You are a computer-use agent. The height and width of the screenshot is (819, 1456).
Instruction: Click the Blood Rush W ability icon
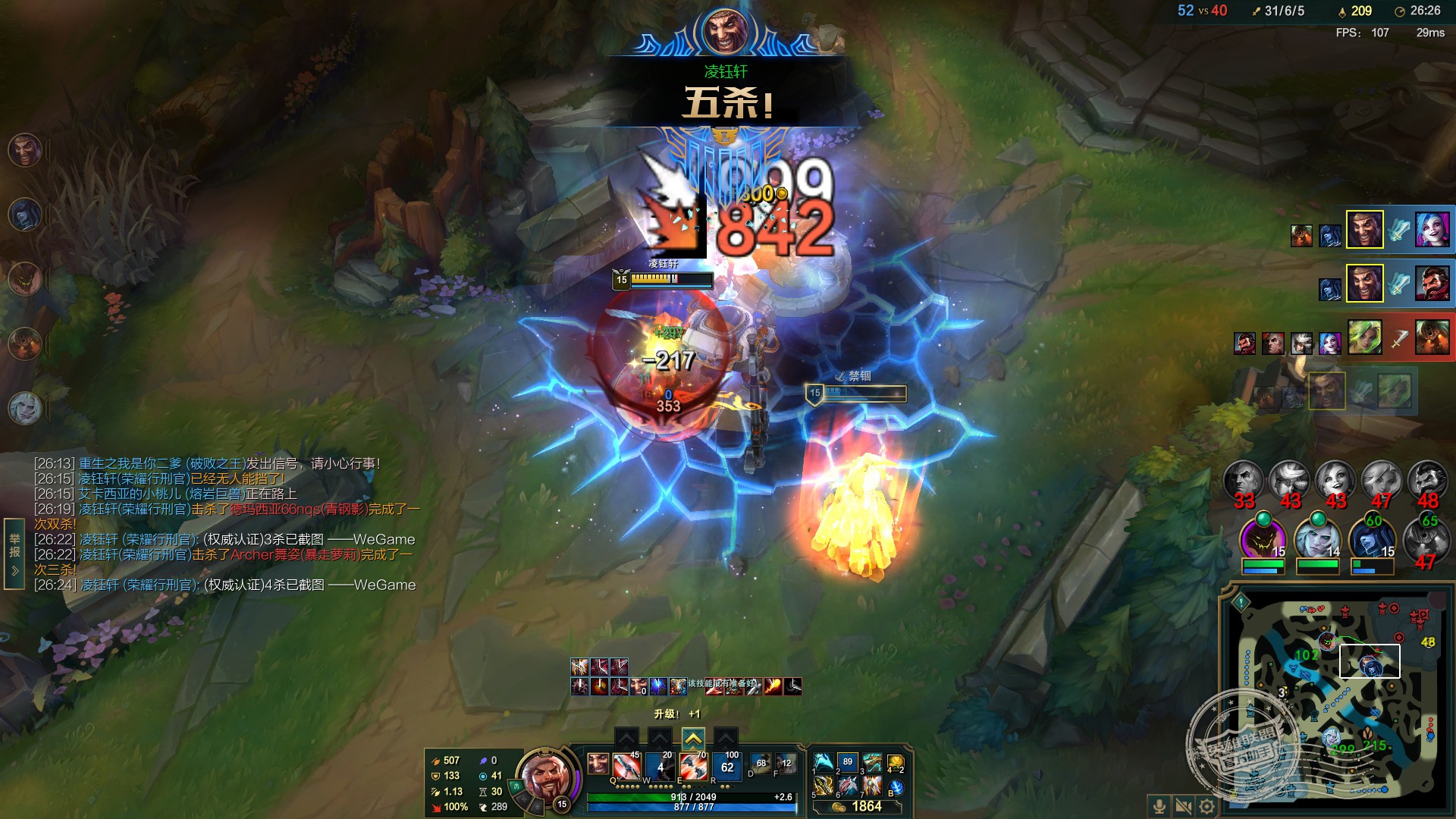(x=660, y=767)
